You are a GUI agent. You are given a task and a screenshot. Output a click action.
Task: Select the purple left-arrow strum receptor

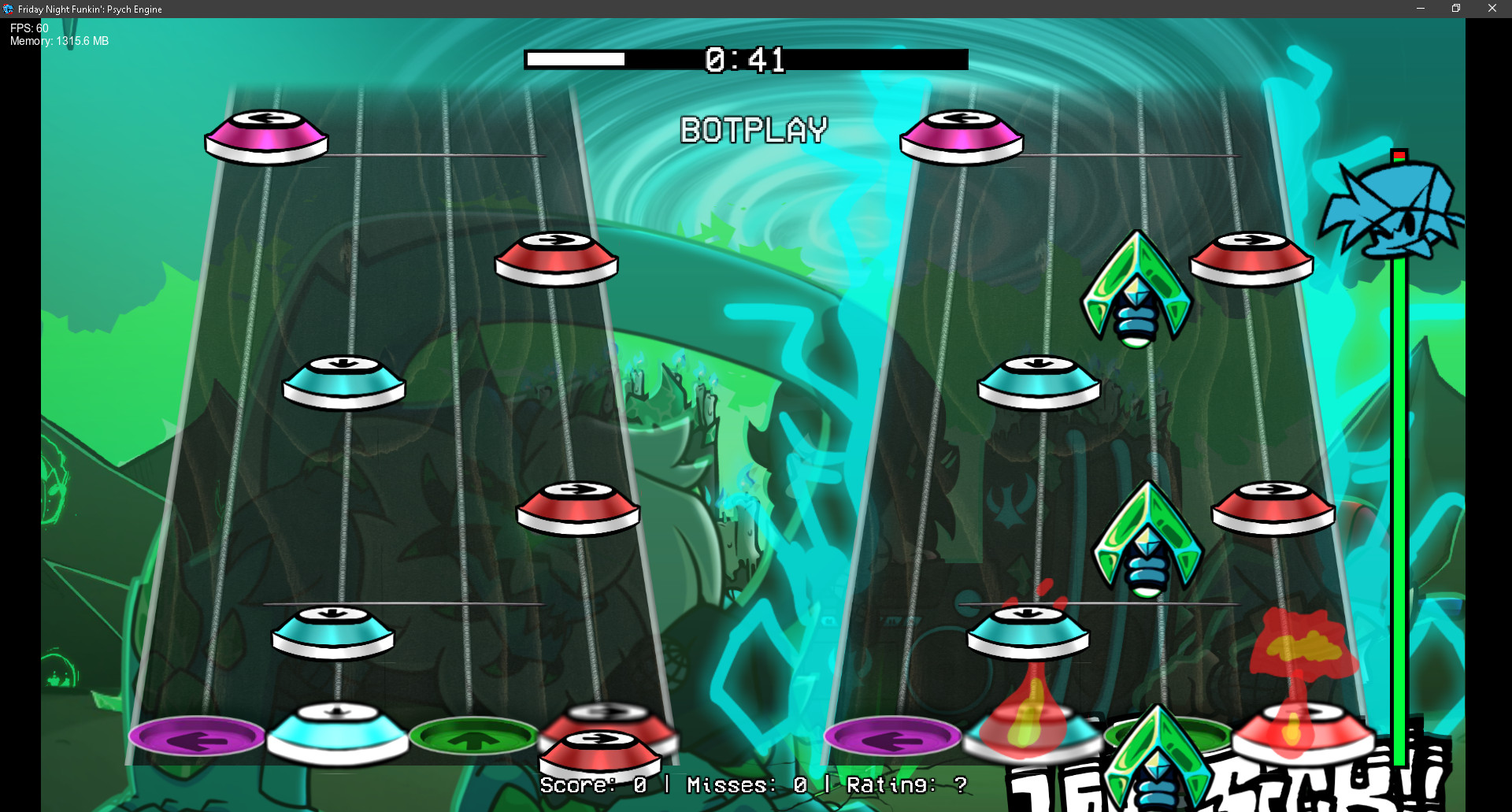tap(197, 736)
